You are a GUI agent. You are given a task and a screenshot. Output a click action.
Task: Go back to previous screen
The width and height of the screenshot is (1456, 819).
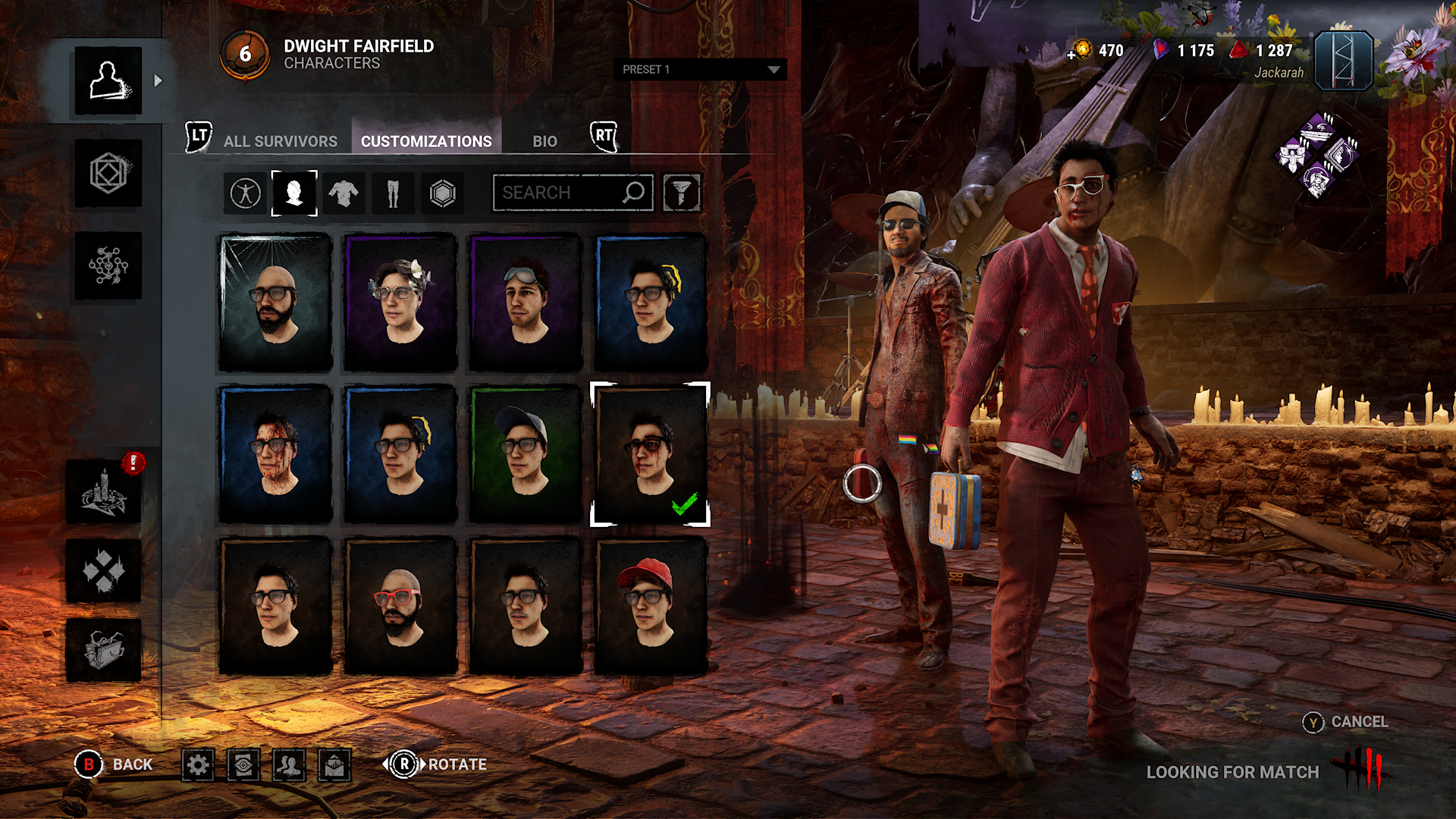[115, 764]
